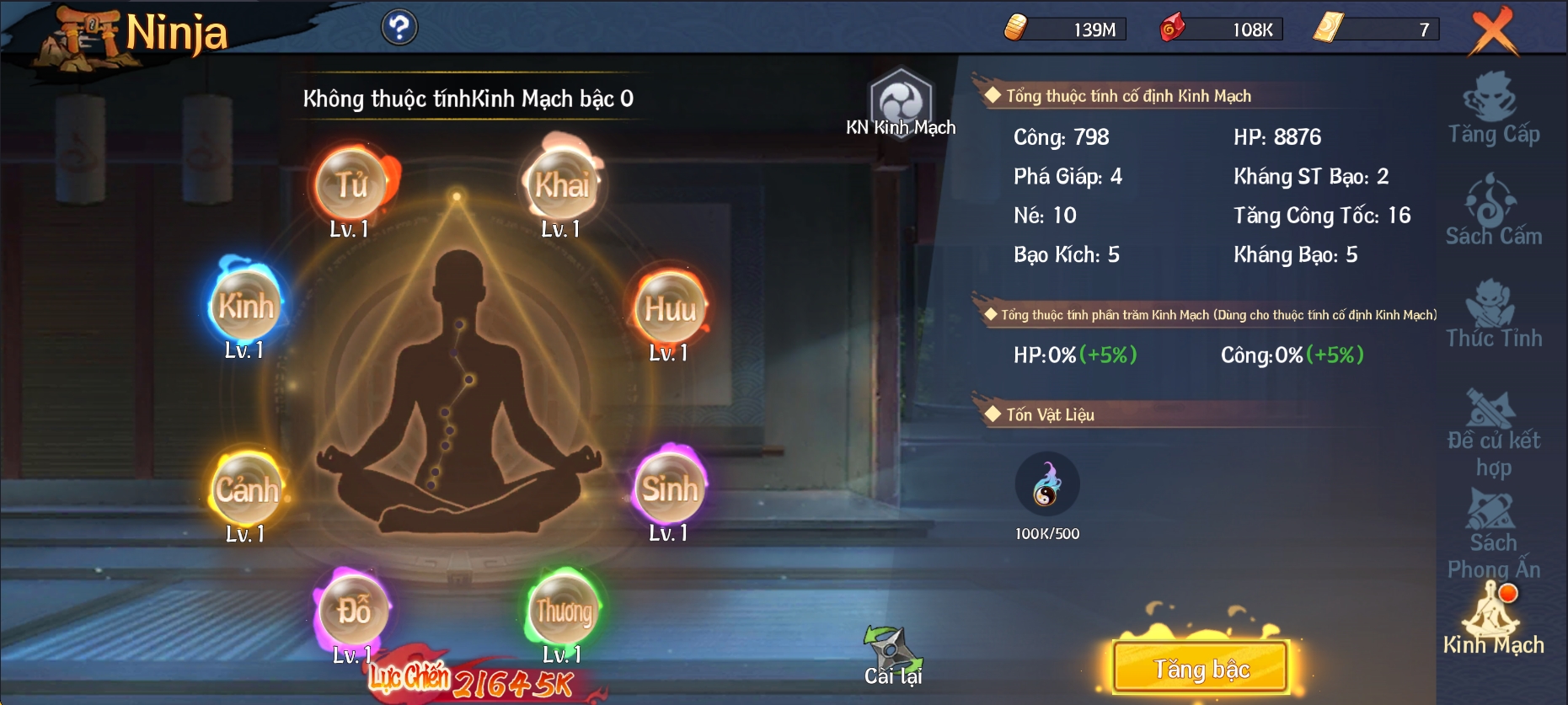The height and width of the screenshot is (705, 1568).
Task: Select the Tử meridian node
Action: [351, 184]
